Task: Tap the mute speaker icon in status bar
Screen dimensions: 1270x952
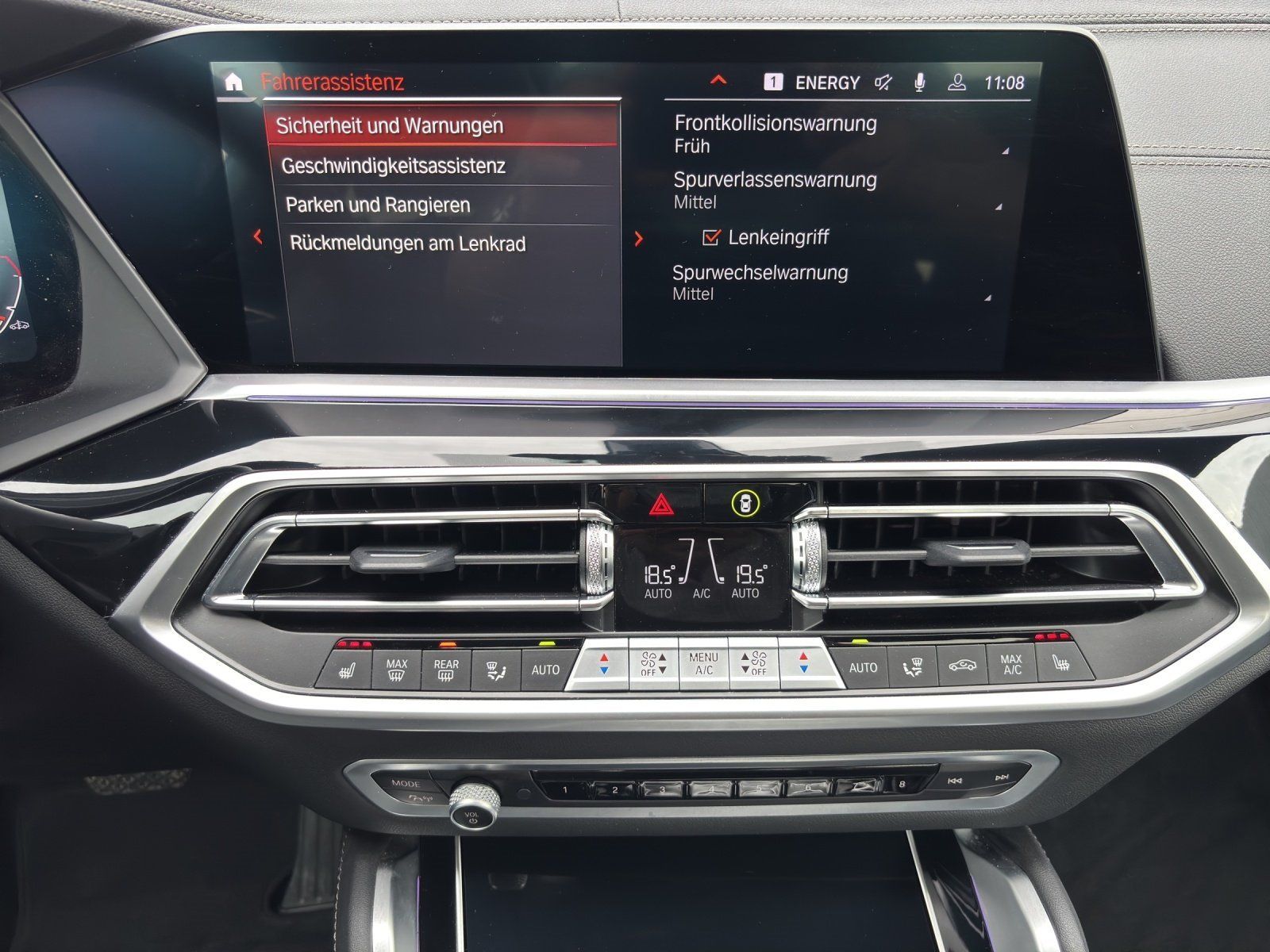Action: [883, 80]
